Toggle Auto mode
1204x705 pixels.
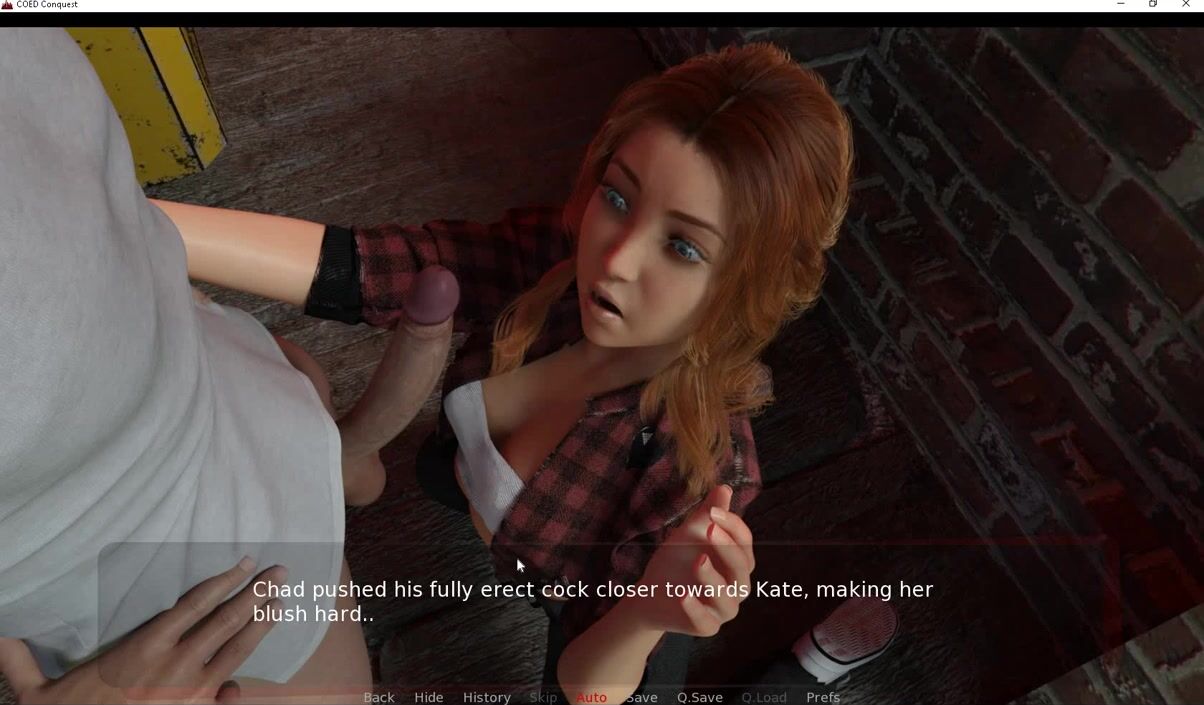tap(591, 697)
